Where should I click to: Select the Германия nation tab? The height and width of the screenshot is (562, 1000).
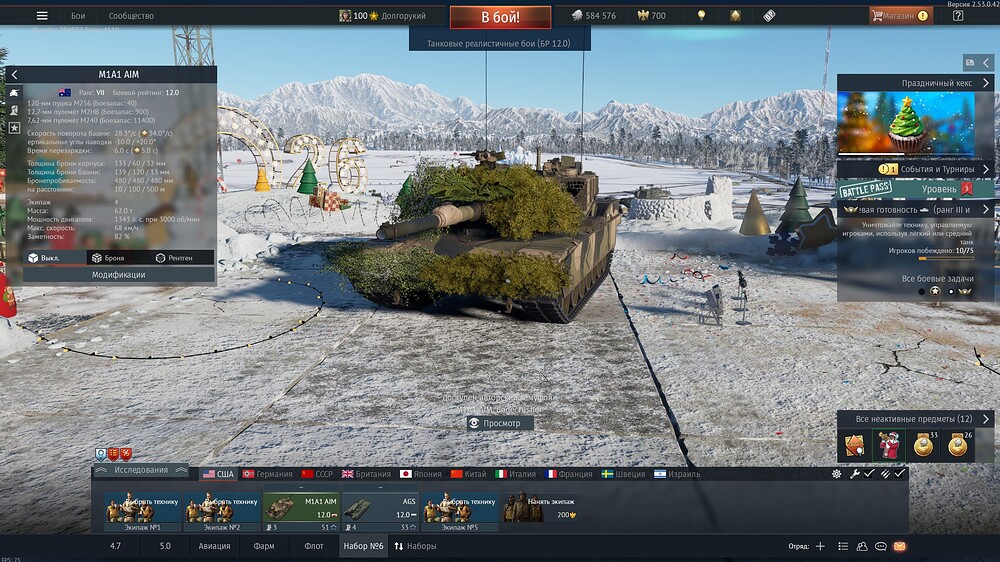(x=267, y=474)
